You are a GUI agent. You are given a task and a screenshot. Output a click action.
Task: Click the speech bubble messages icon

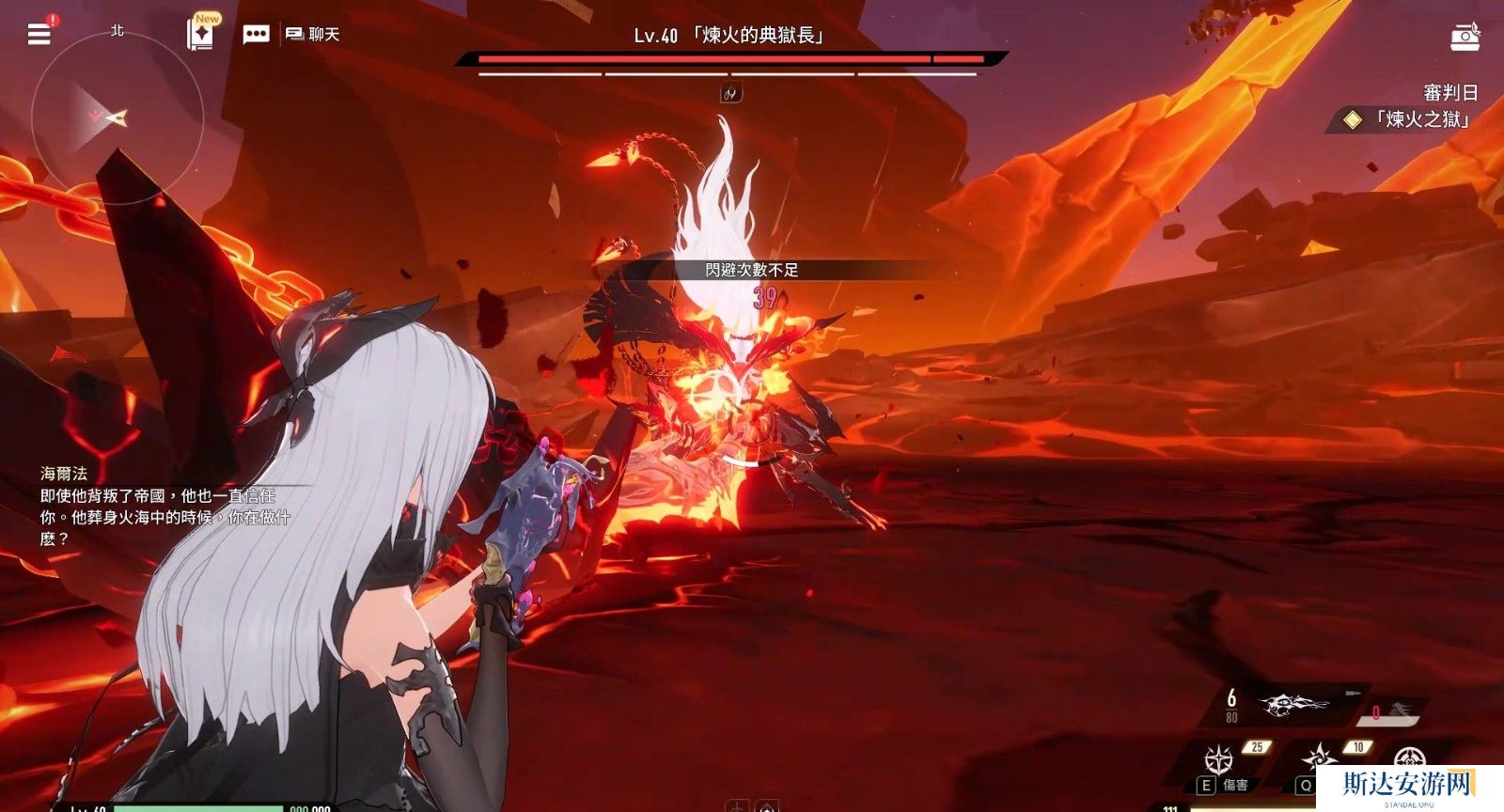click(x=256, y=35)
